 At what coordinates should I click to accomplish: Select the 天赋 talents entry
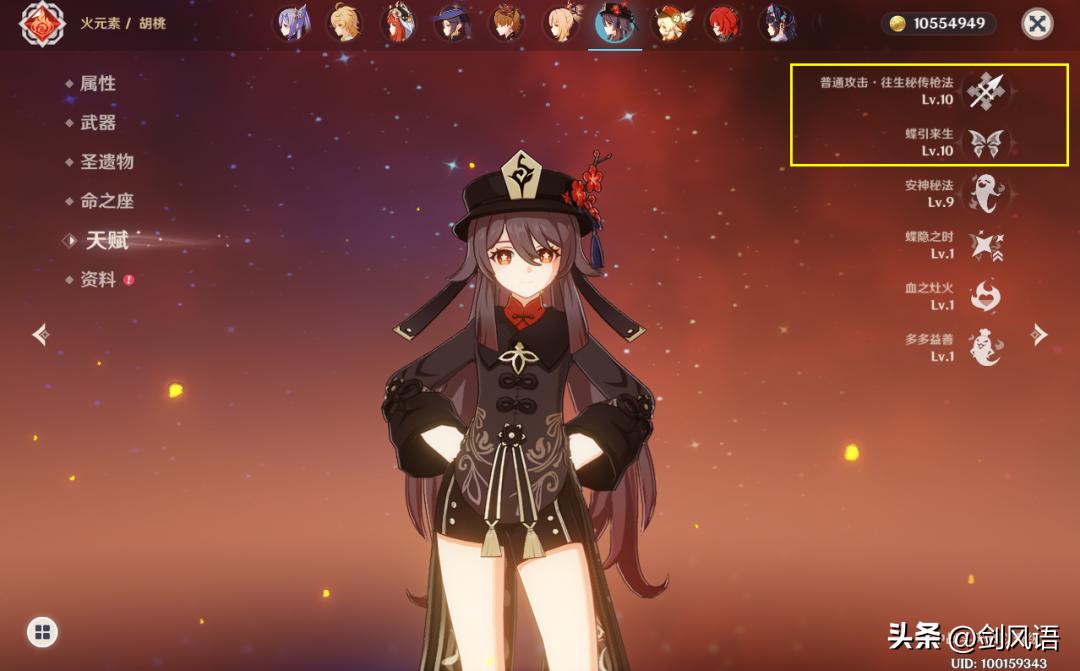[106, 240]
